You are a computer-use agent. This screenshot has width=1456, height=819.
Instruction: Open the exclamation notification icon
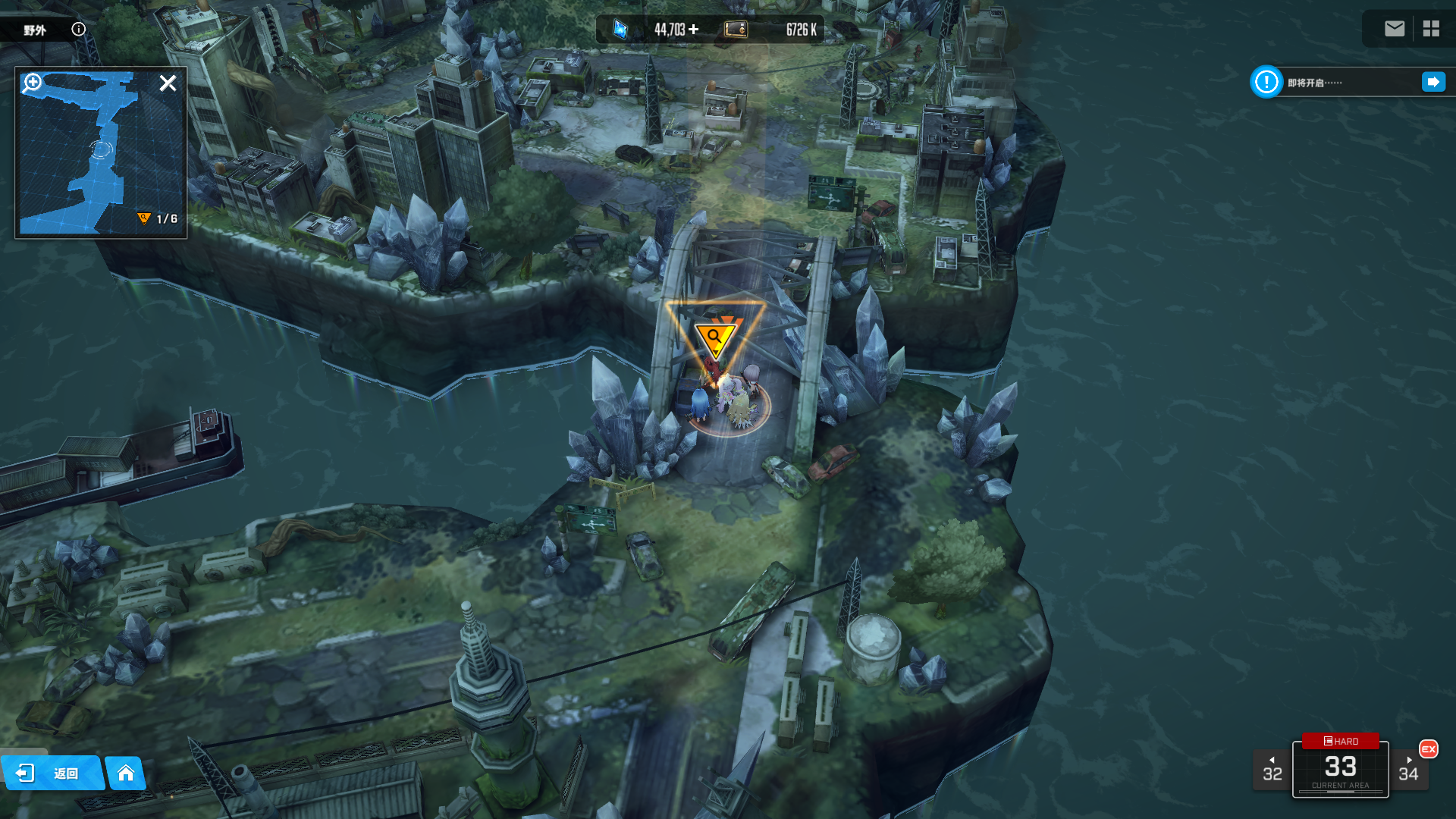pos(1266,82)
